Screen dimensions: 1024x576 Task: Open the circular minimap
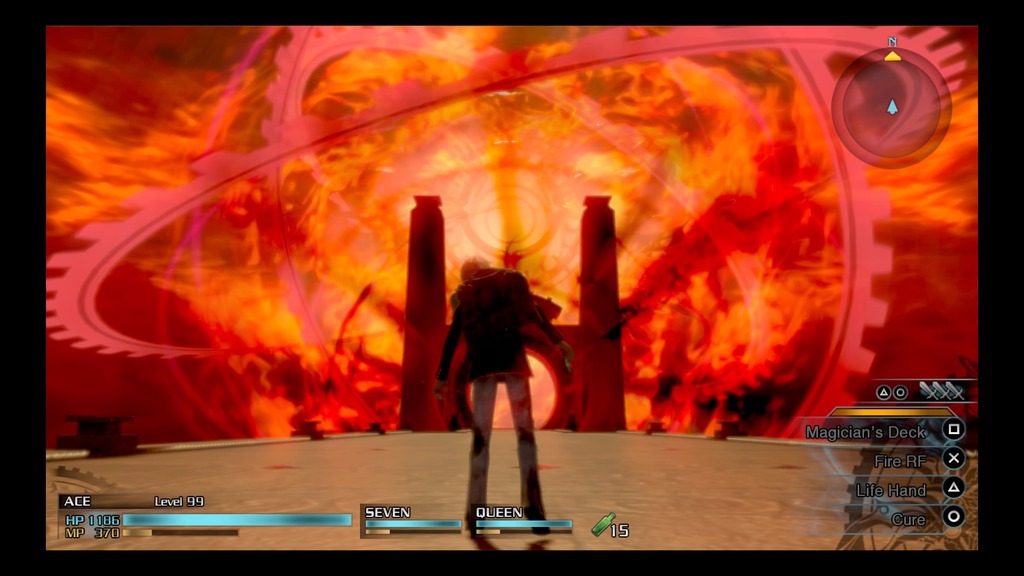[891, 106]
